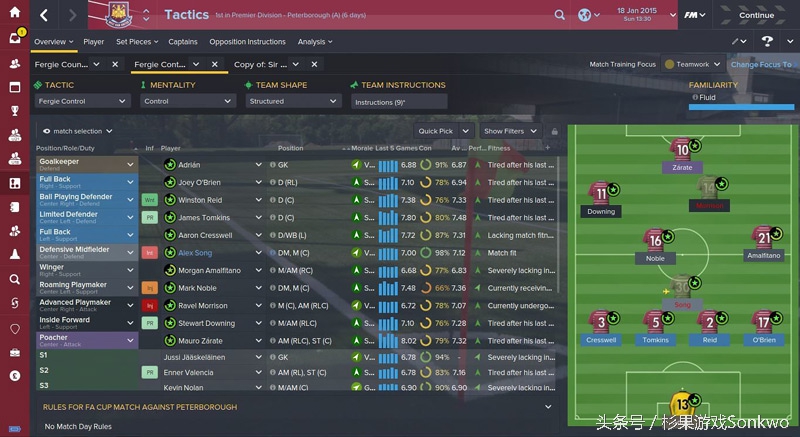Select Mauro Zárate in the player list

(203, 340)
